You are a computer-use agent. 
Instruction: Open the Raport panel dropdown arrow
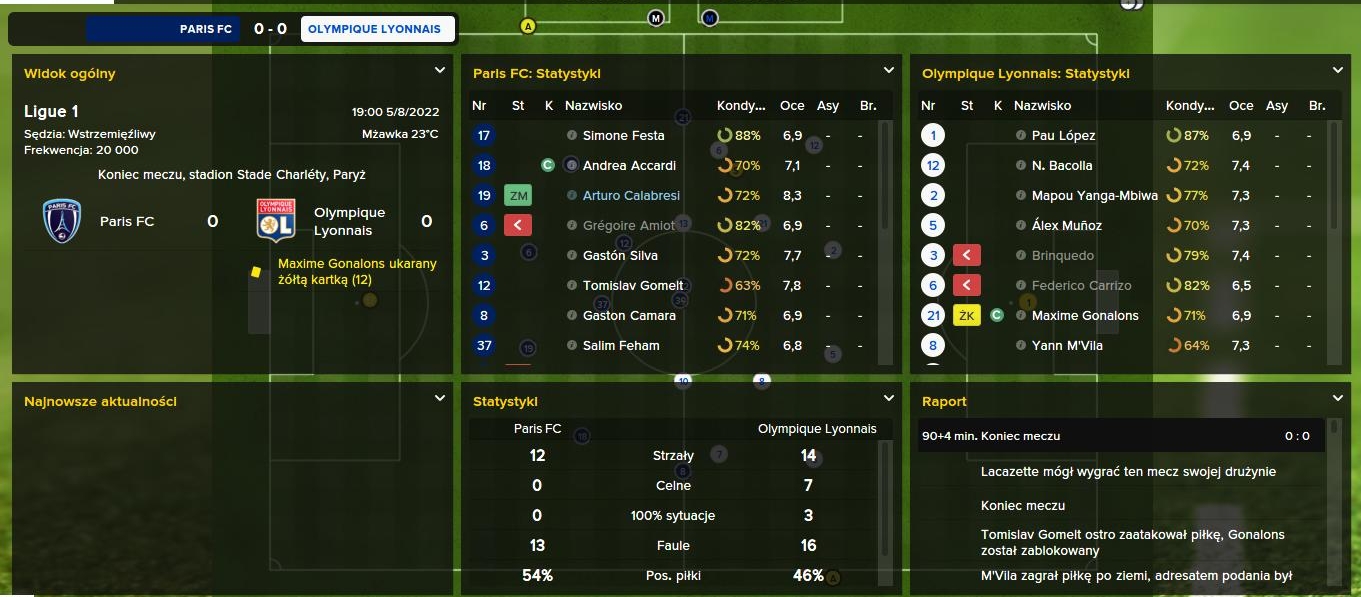1337,398
